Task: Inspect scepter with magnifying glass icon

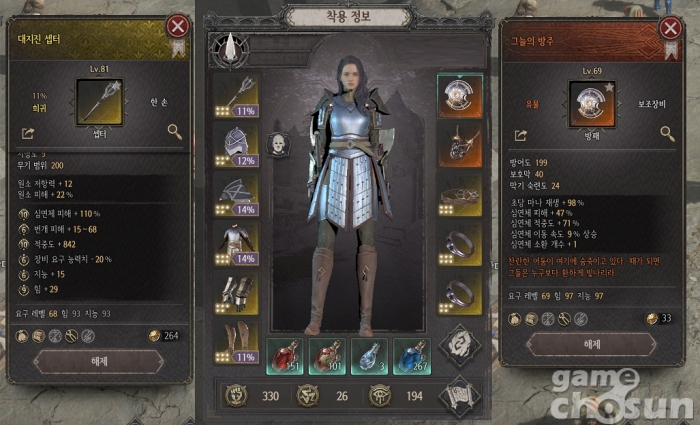Action: 175,132
